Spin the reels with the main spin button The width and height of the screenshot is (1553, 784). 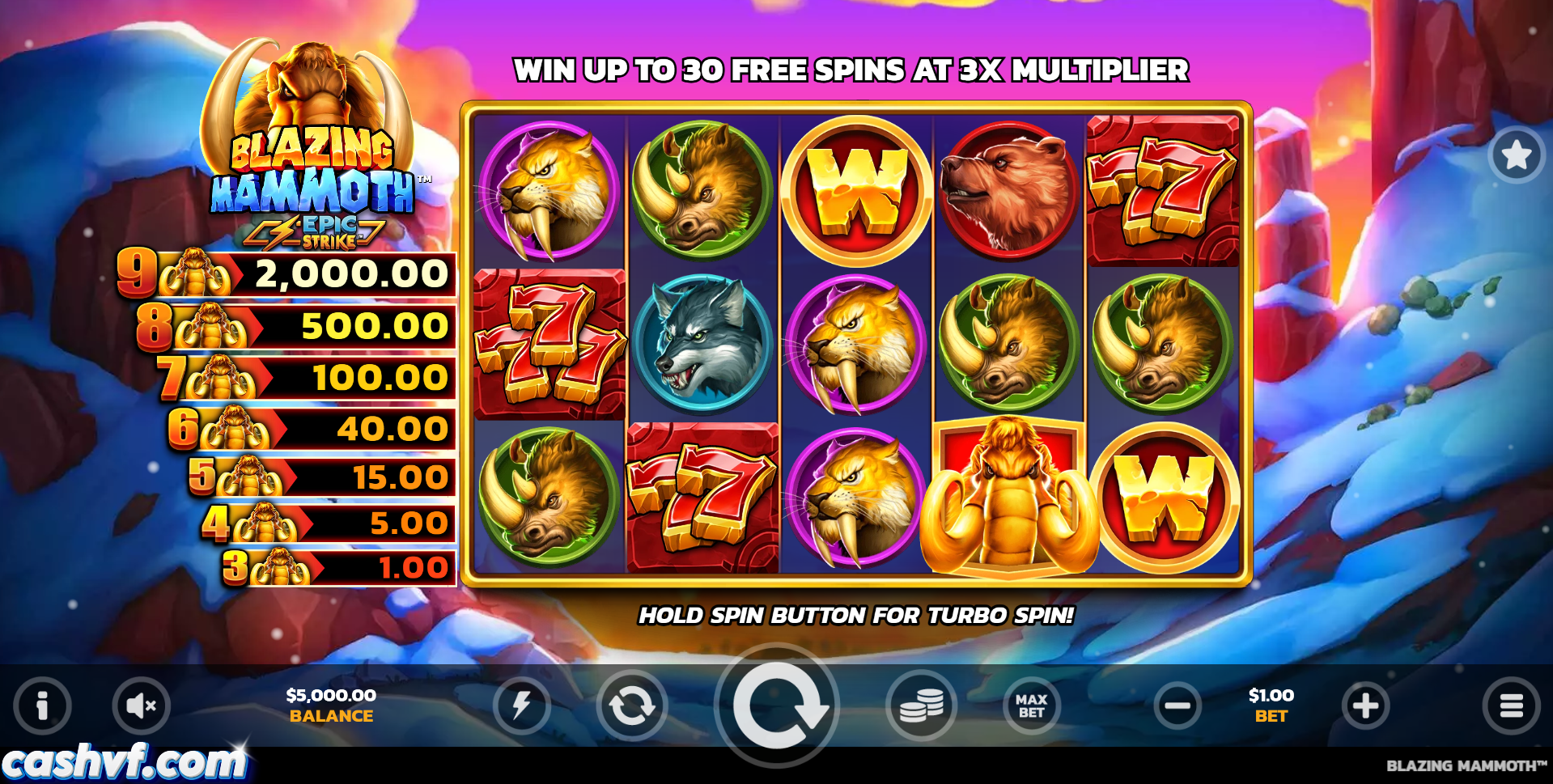tap(778, 706)
